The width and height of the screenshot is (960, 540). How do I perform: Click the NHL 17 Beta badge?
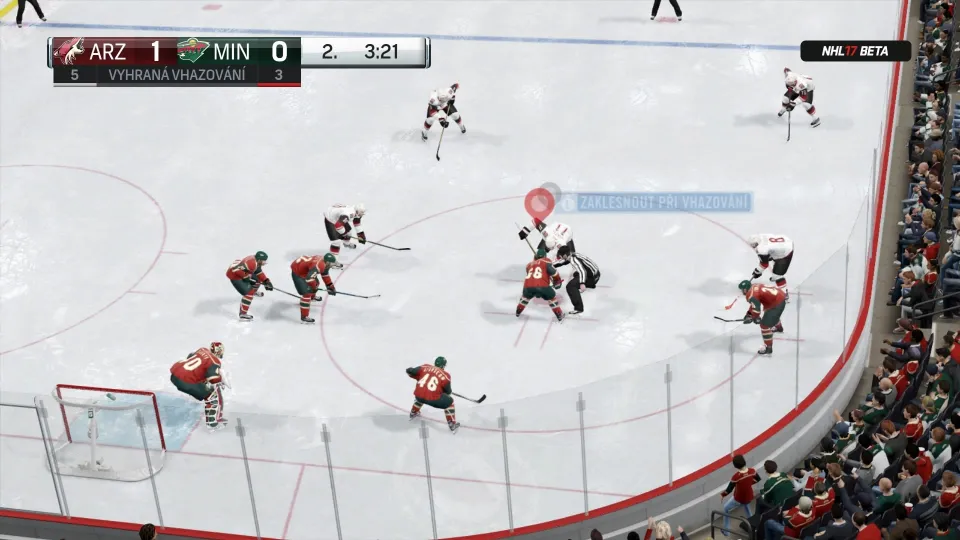pyautogui.click(x=855, y=51)
